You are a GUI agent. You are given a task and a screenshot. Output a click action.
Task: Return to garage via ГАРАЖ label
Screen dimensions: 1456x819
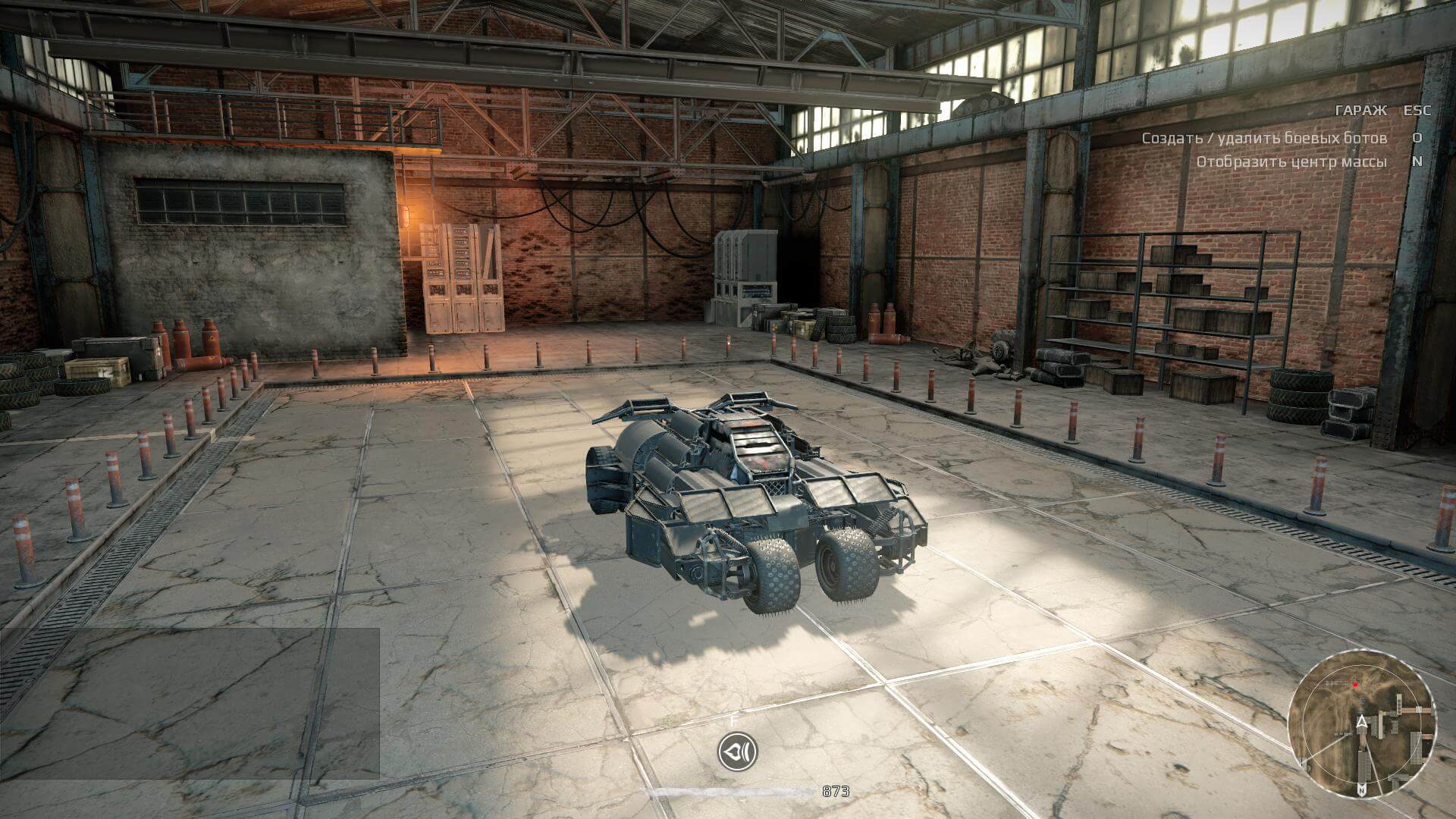(1360, 110)
